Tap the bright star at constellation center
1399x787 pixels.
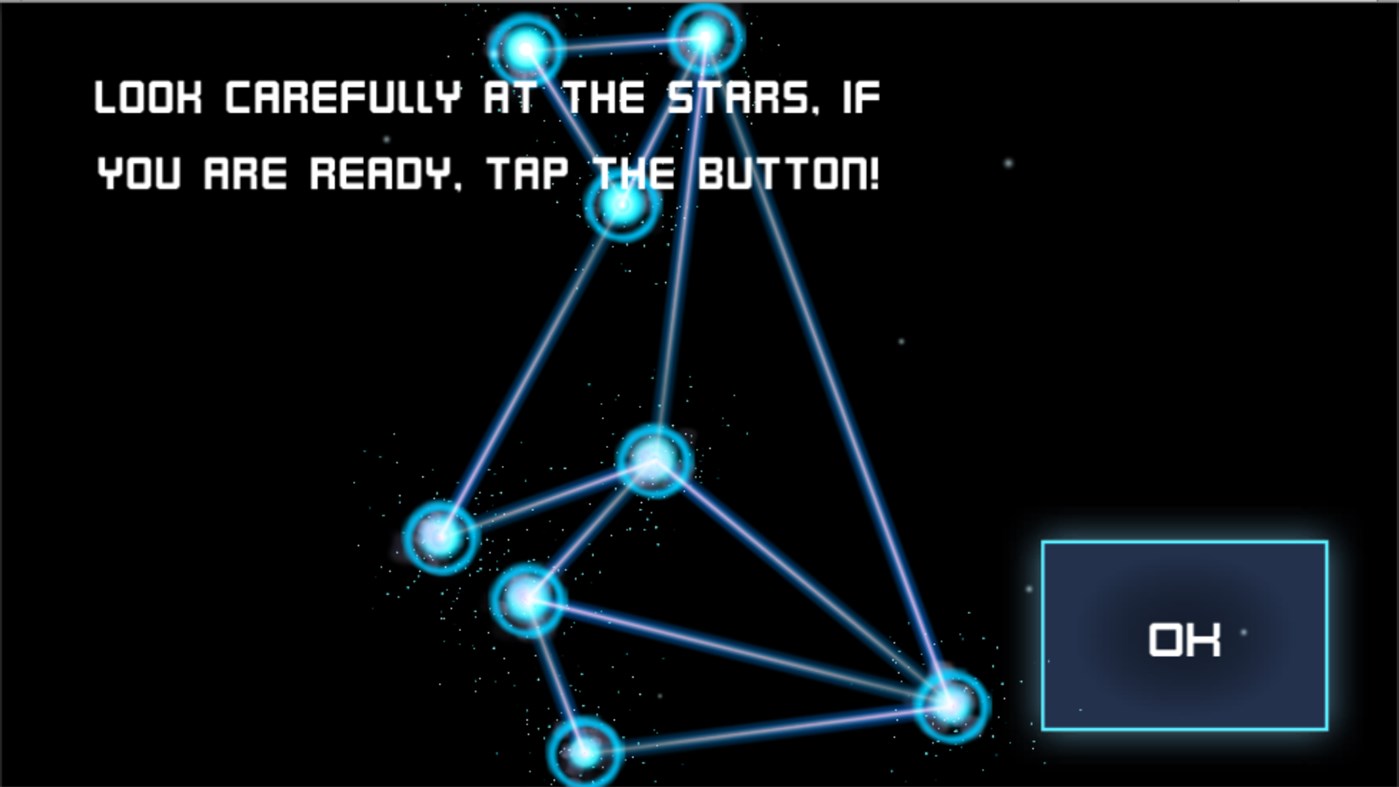(x=654, y=461)
